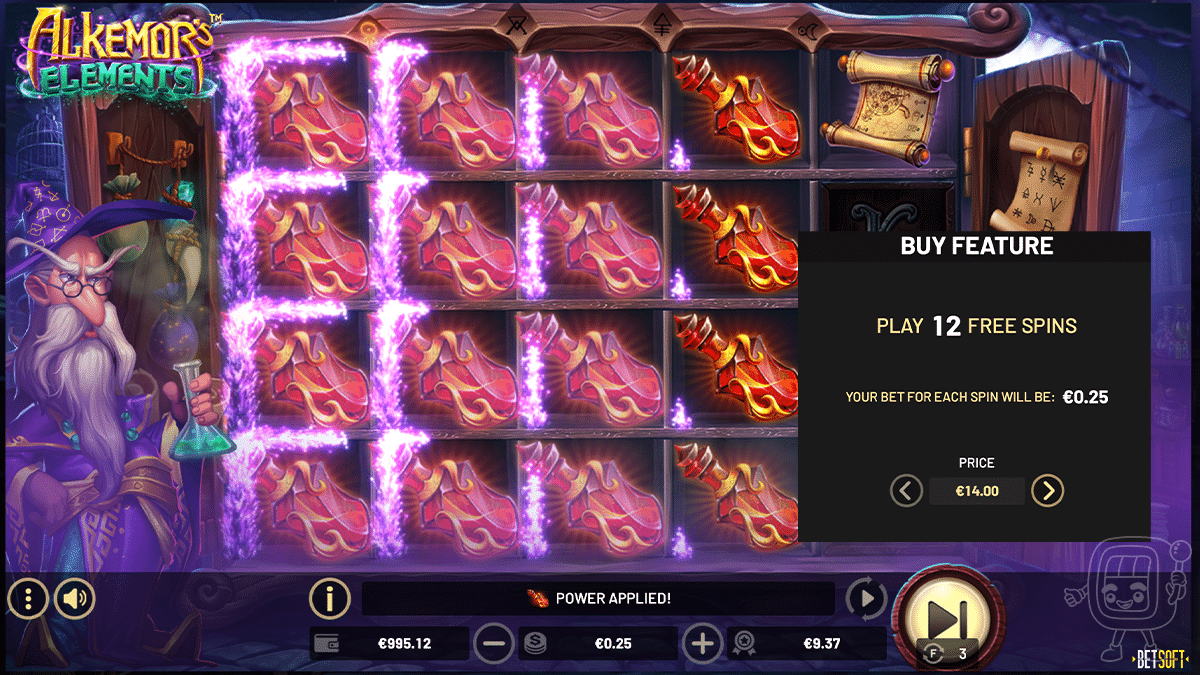Select previous Buy Feature price option

coord(907,491)
